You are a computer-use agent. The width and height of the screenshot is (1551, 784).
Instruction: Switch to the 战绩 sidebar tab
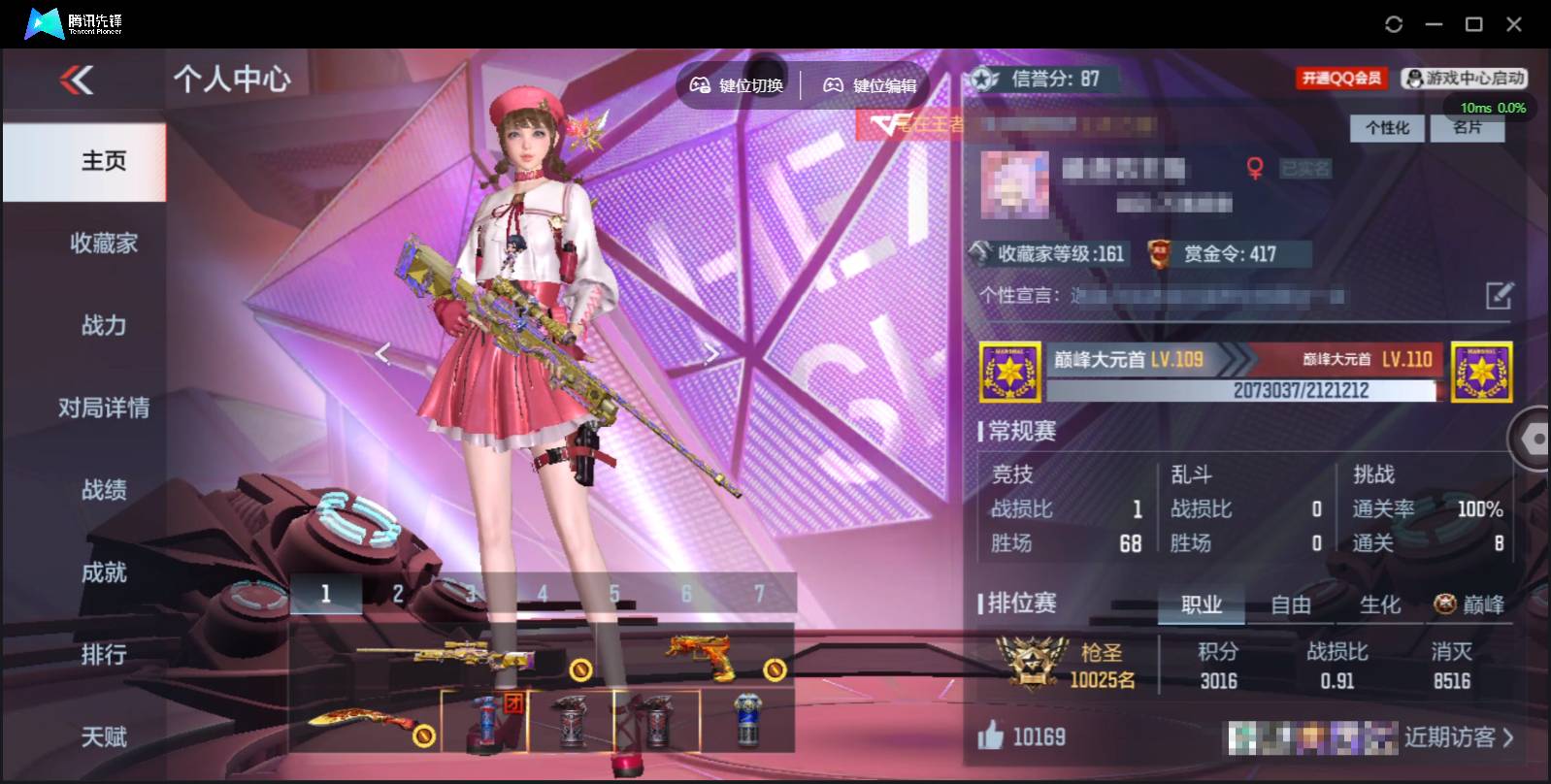coord(103,491)
